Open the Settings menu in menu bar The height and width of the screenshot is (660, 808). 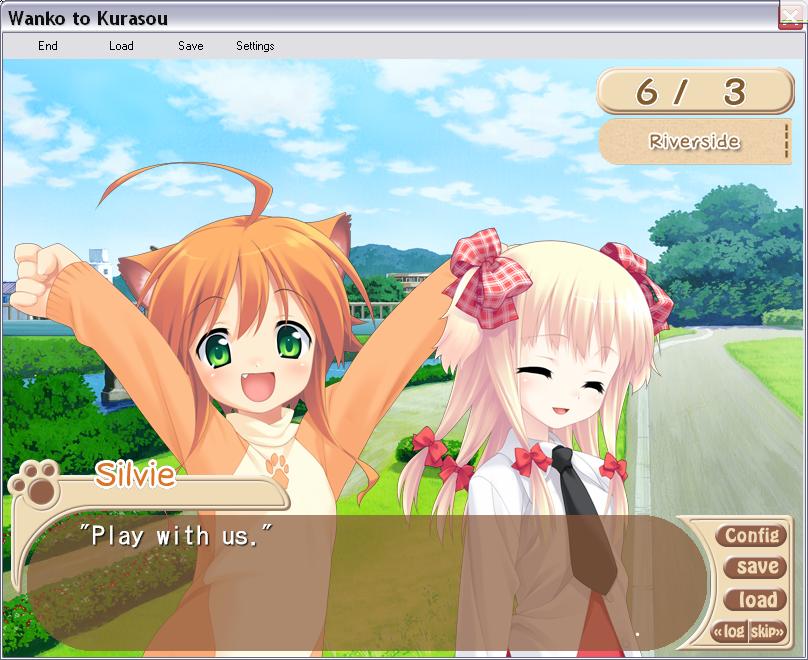255,46
